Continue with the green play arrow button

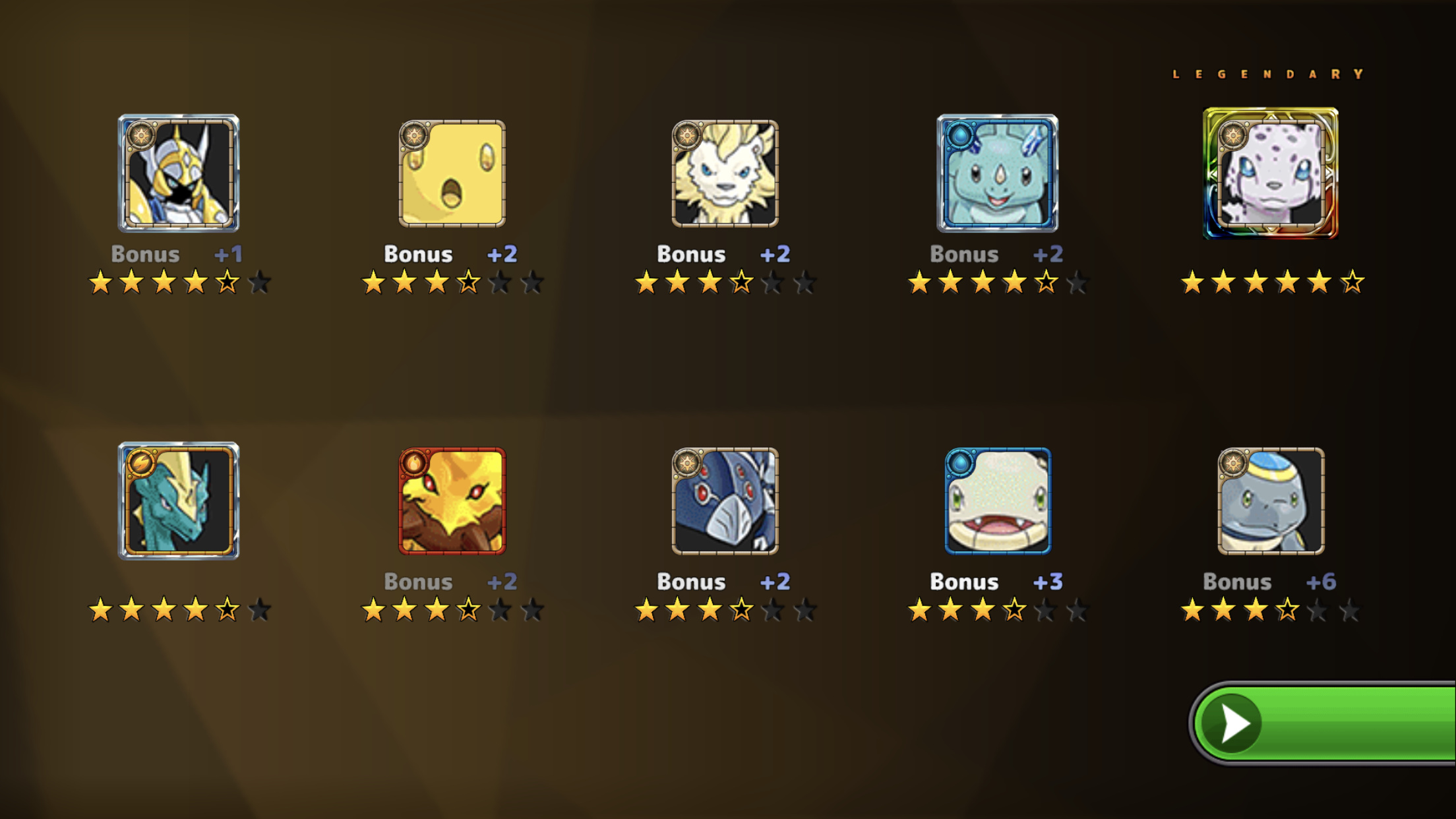pyautogui.click(x=1325, y=723)
